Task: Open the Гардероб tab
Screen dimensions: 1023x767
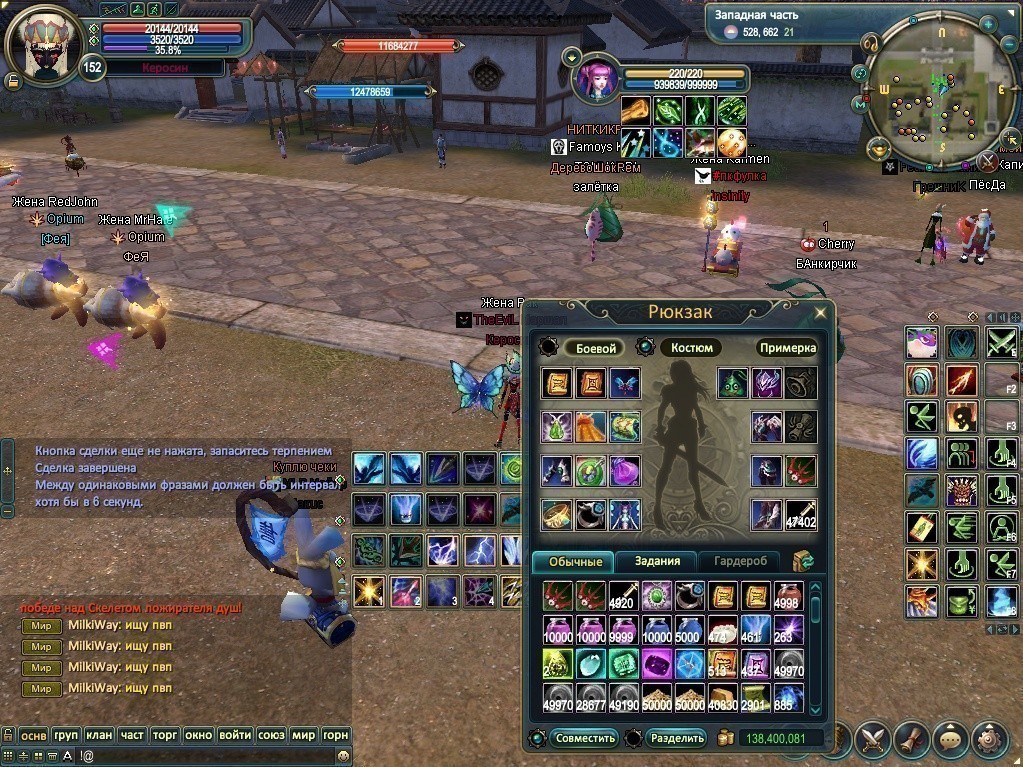Action: (x=740, y=561)
